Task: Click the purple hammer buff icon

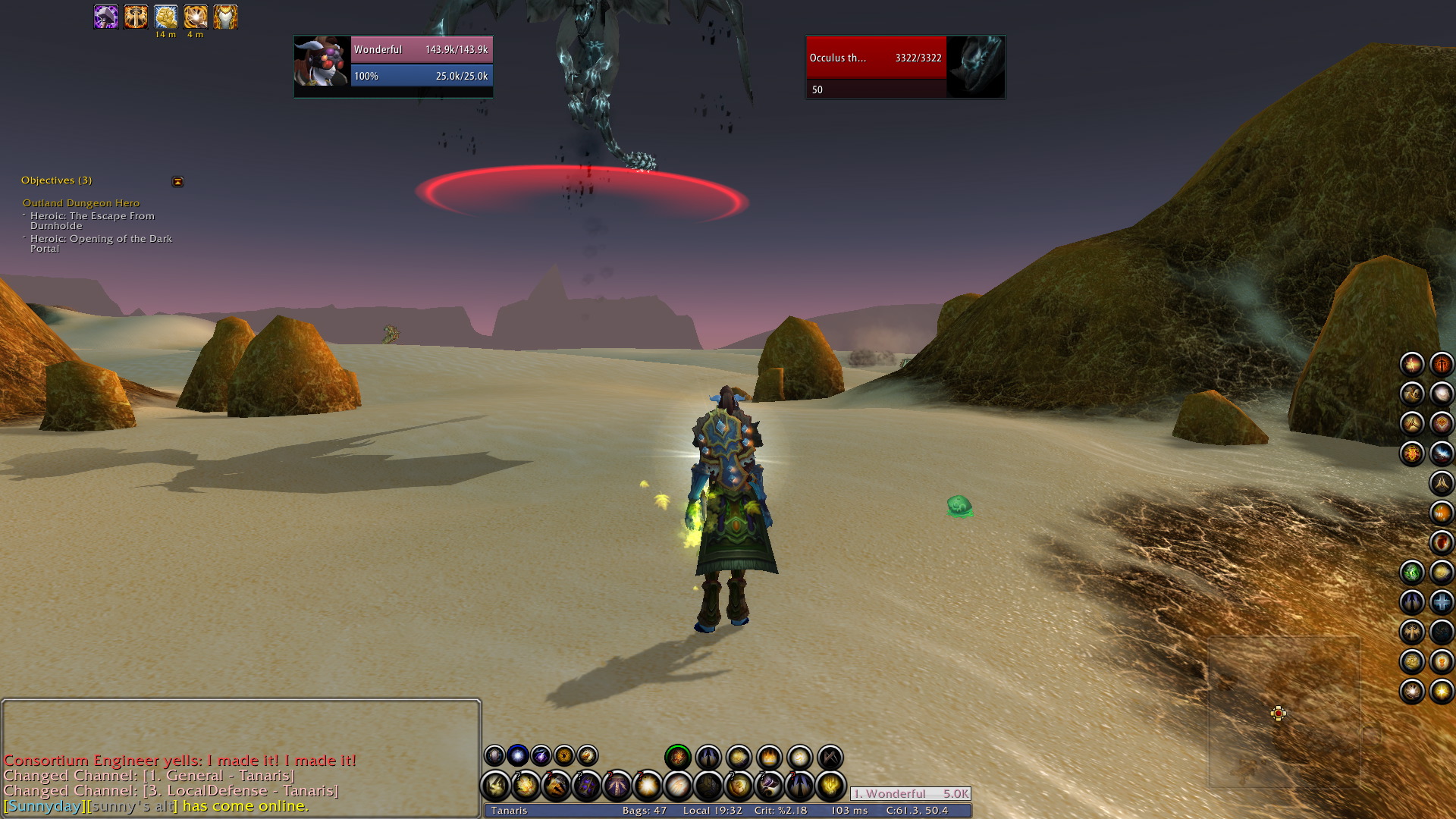Action: pyautogui.click(x=106, y=17)
